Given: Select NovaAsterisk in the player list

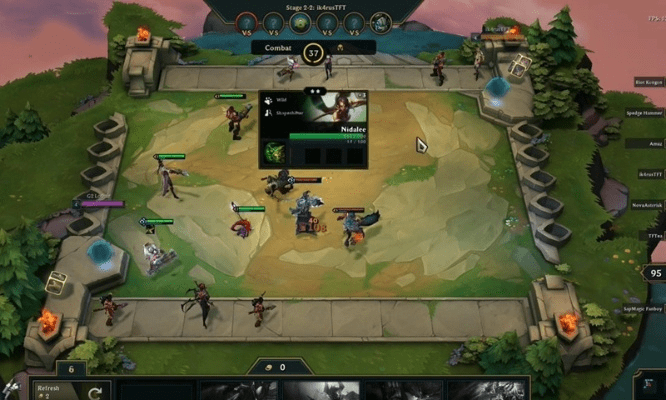Looking at the screenshot, I should pyautogui.click(x=645, y=204).
